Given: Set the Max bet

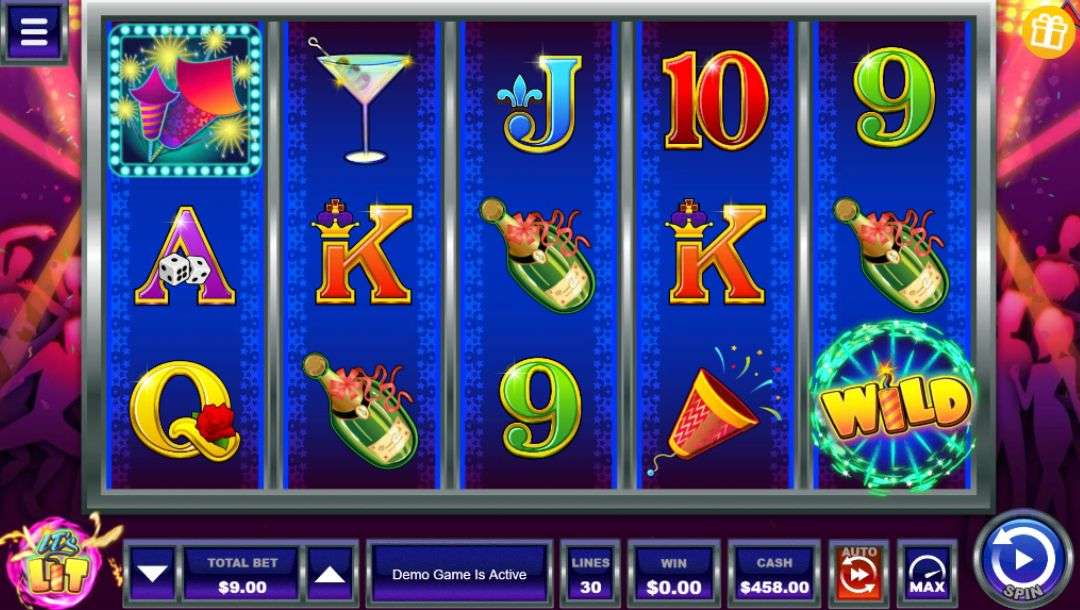Looking at the screenshot, I should (x=926, y=574).
